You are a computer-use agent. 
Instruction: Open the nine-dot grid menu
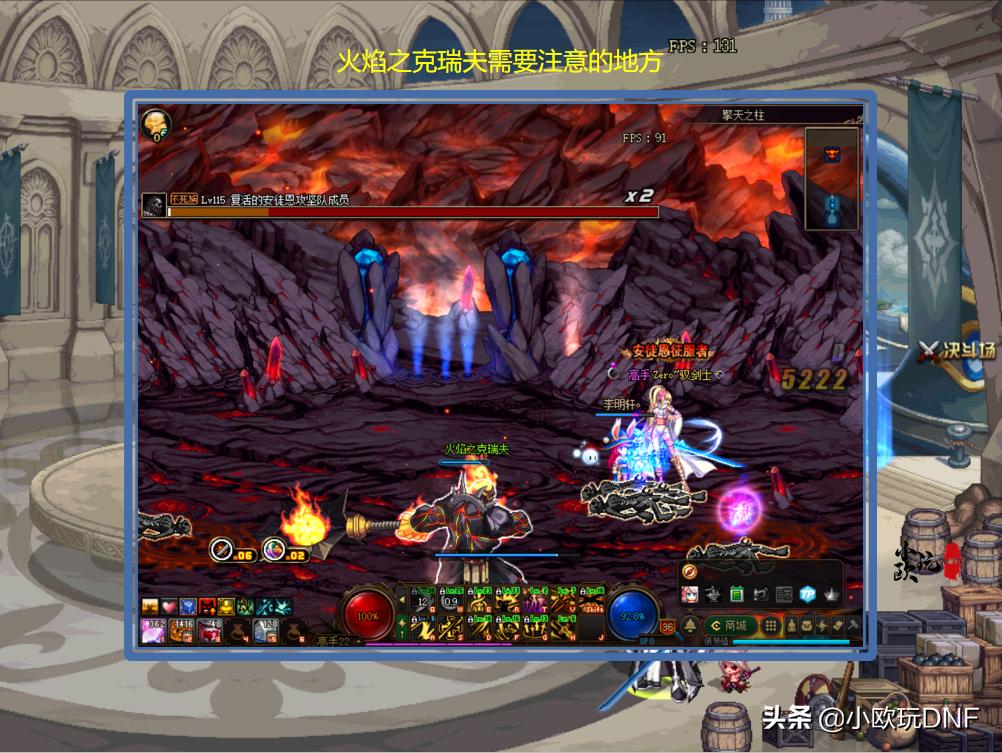tap(771, 626)
